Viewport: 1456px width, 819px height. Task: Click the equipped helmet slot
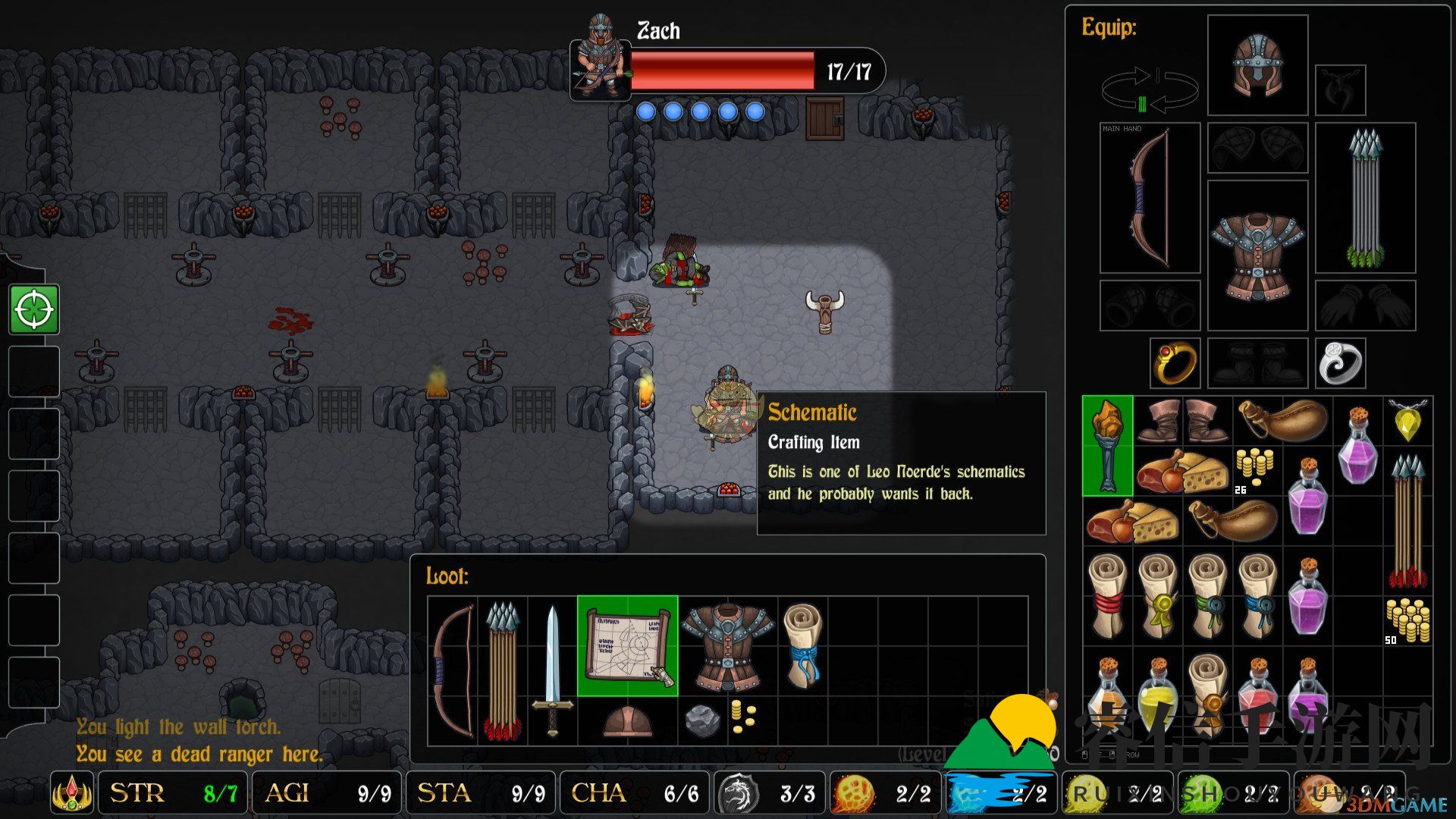(x=1257, y=65)
